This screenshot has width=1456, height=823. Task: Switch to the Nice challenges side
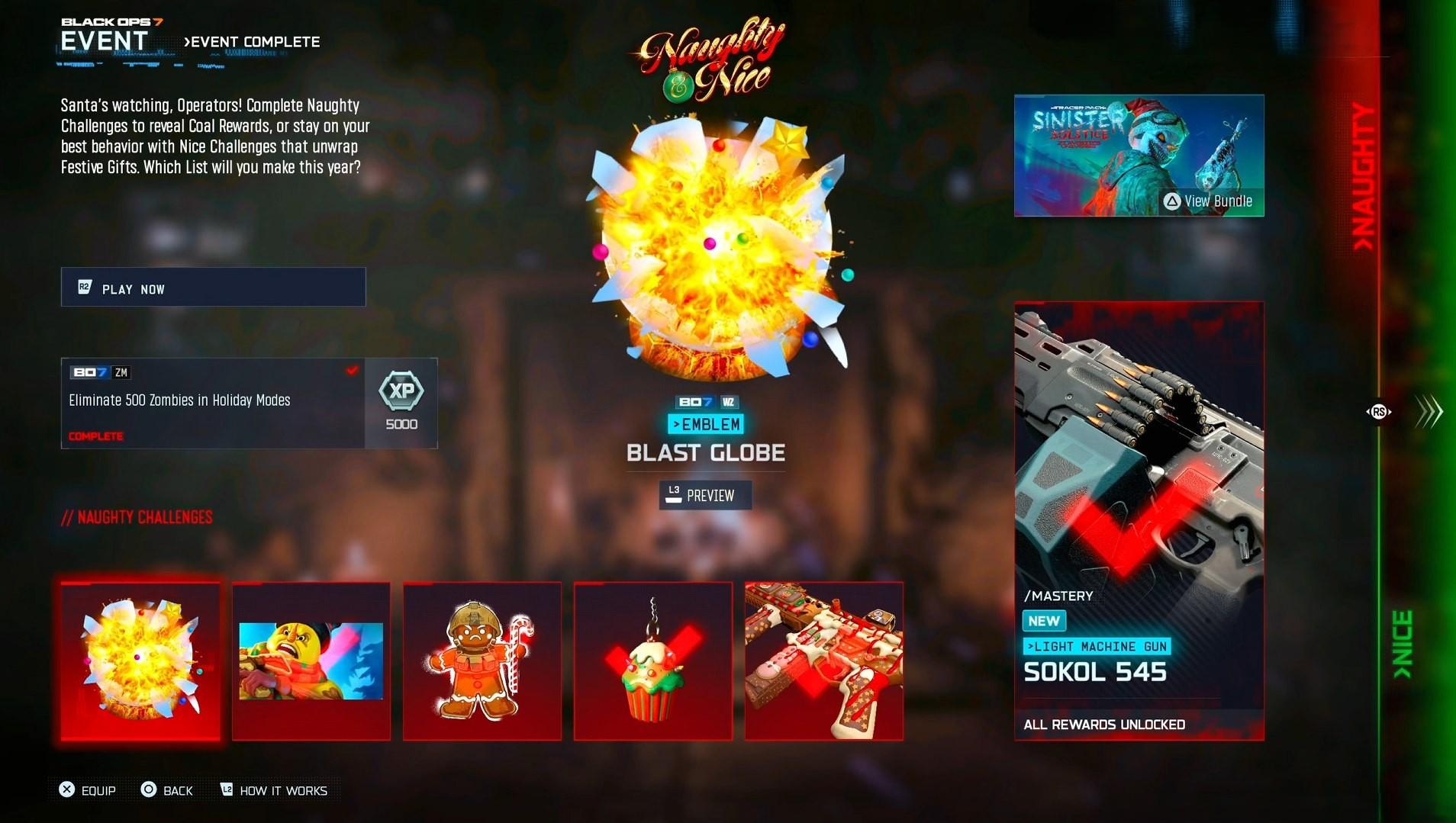coord(1403,645)
